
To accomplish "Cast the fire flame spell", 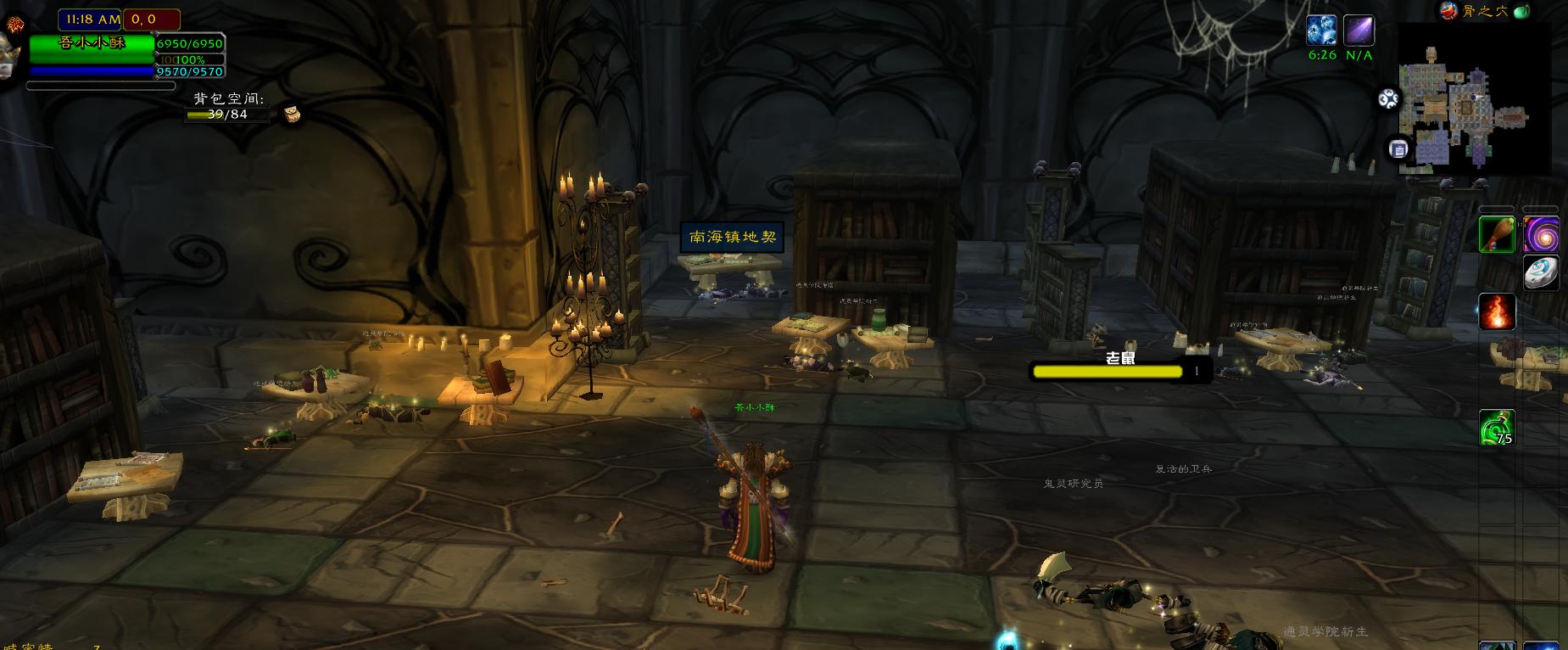I will [x=1497, y=311].
